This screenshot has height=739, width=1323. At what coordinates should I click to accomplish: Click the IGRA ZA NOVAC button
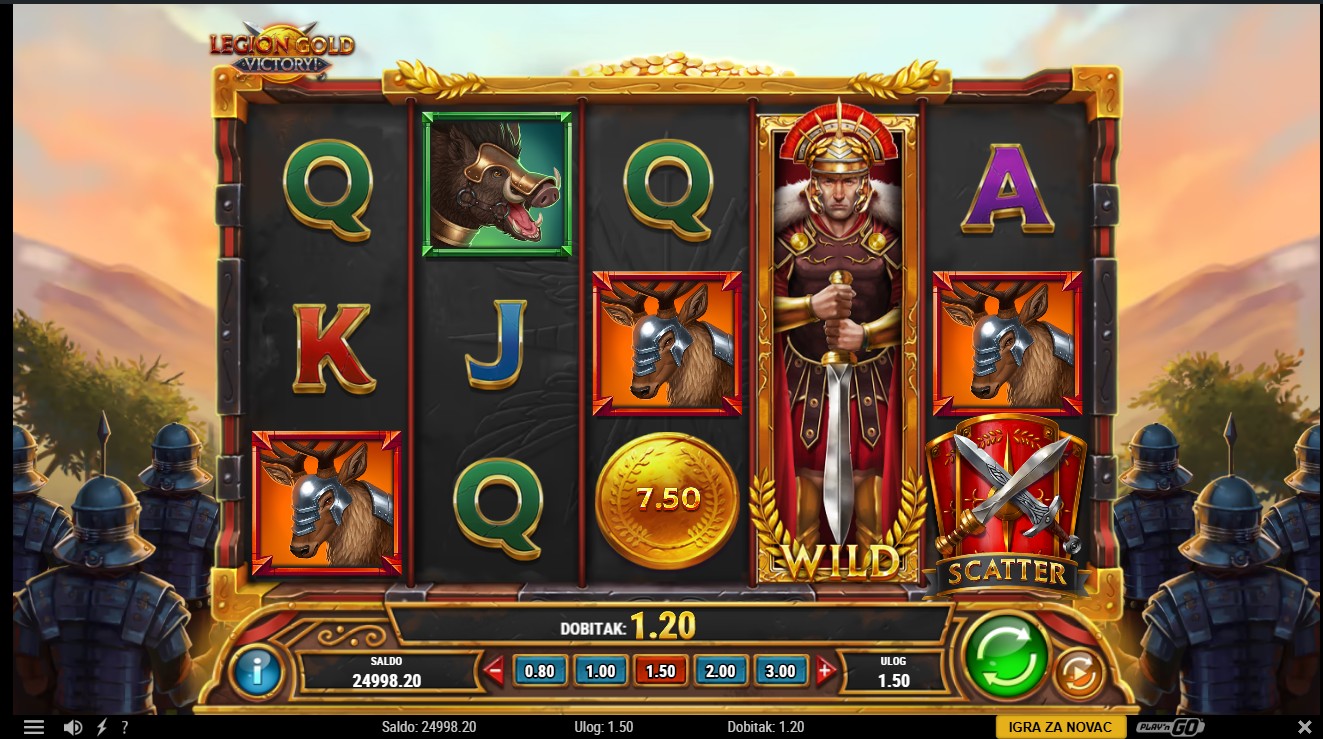(1060, 727)
